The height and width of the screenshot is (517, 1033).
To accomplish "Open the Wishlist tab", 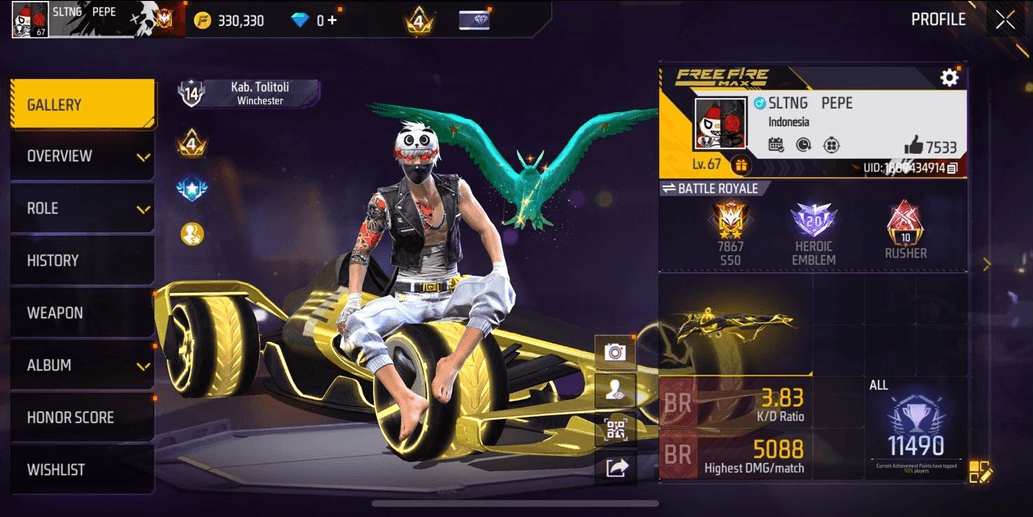I will click(82, 470).
